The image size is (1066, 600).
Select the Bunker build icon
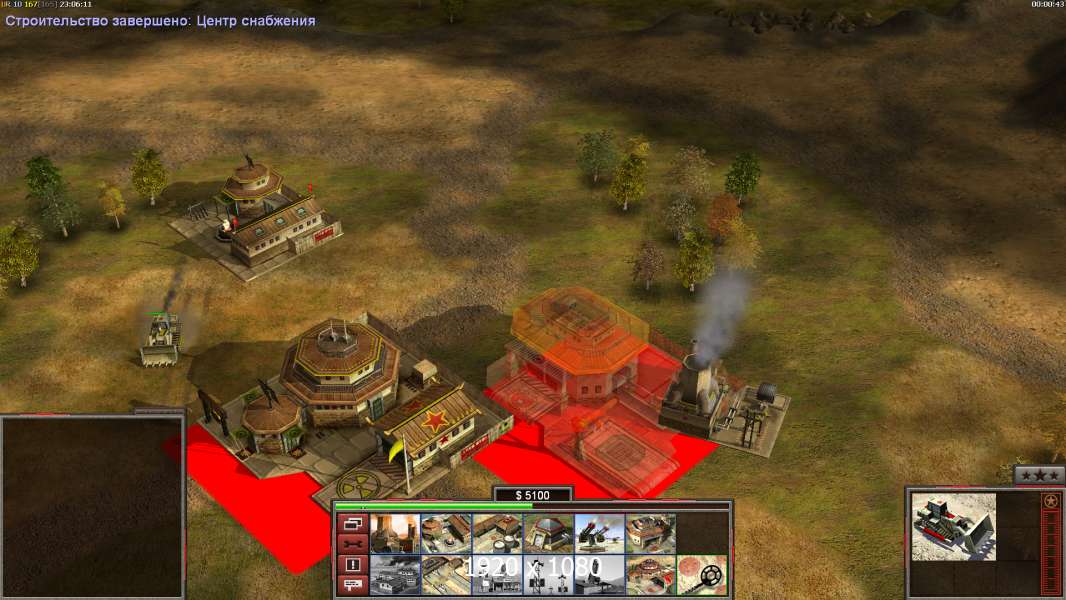click(x=548, y=533)
